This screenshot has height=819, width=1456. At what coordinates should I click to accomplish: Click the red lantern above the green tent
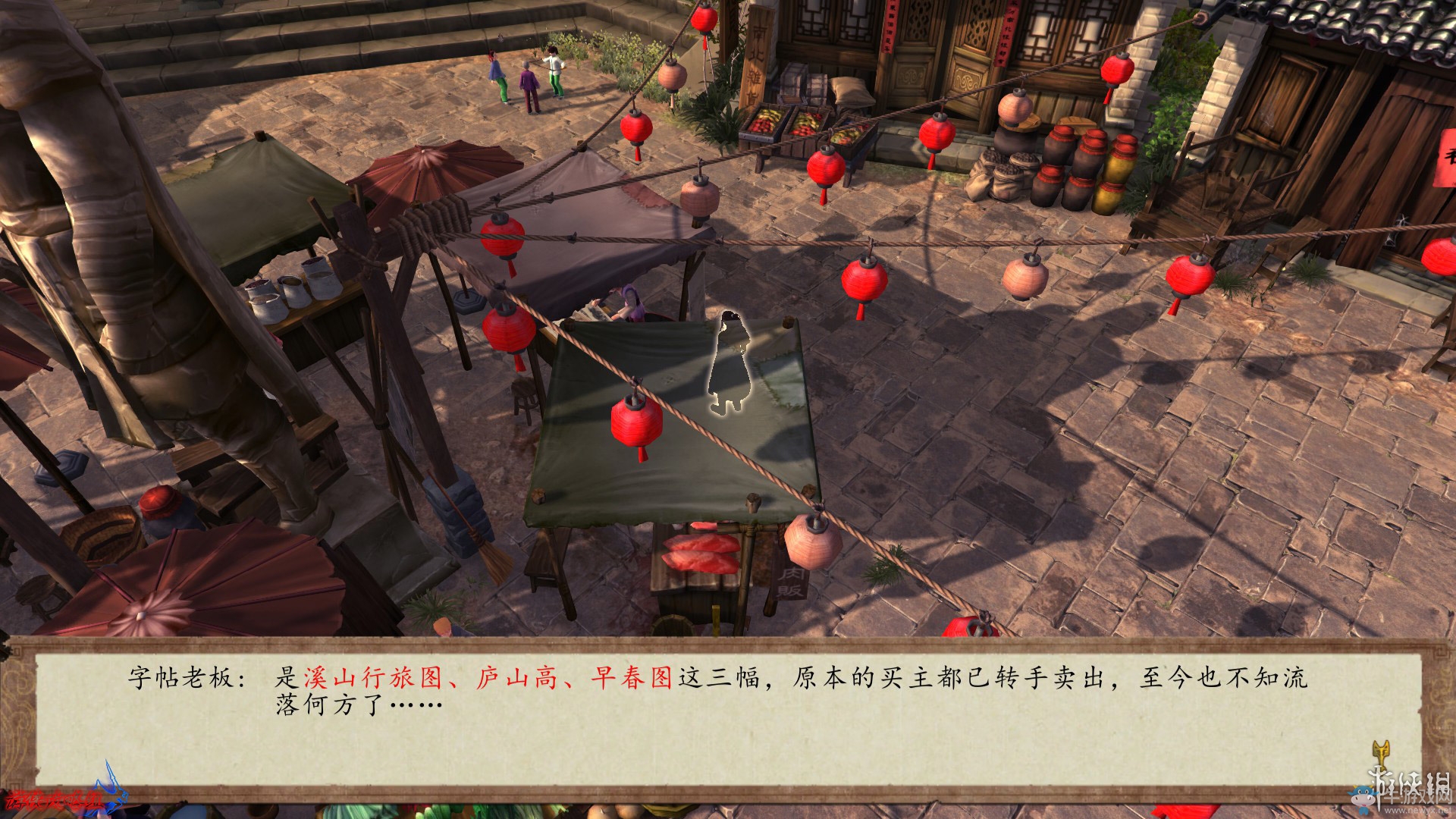635,422
